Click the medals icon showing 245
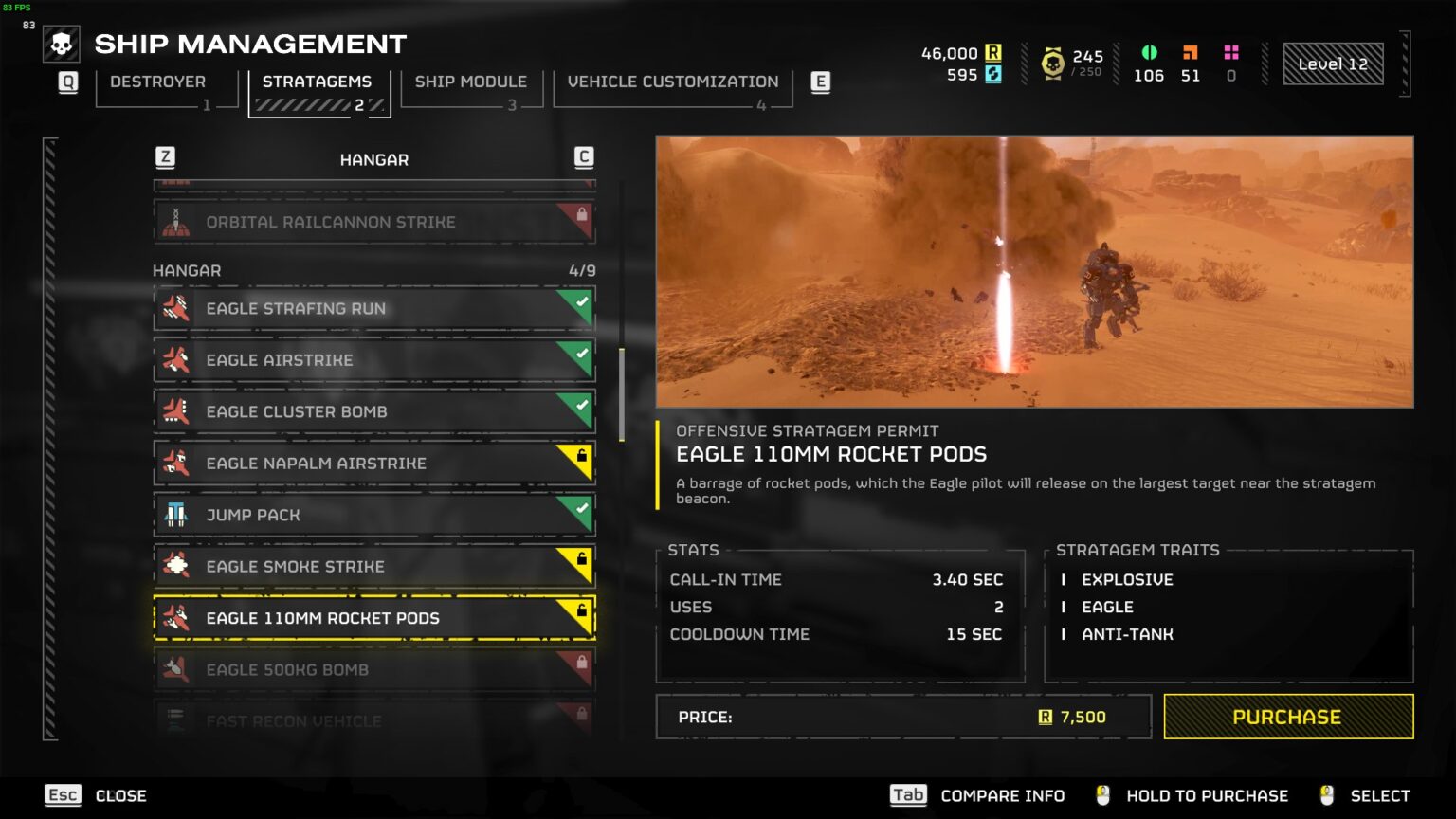The image size is (1456, 819). (x=1050, y=59)
